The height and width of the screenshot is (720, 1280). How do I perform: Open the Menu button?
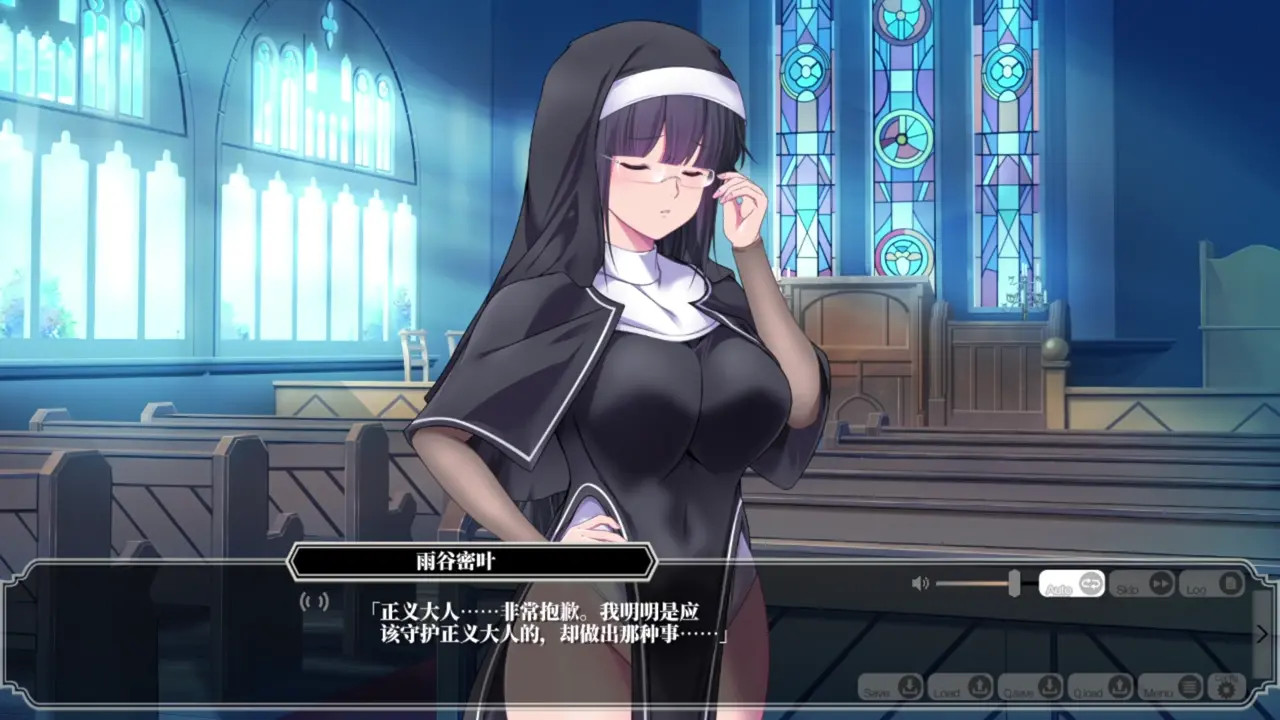1170,688
